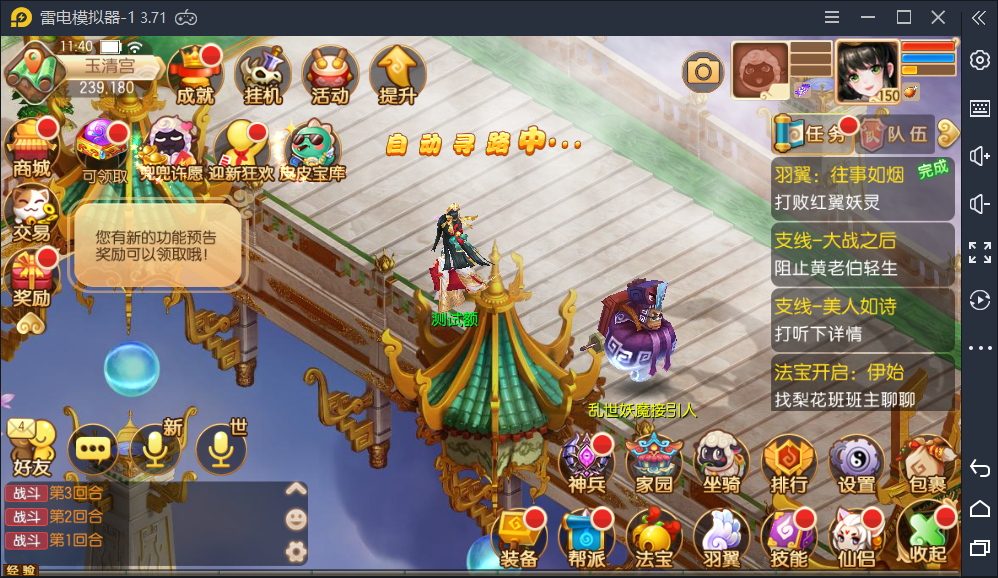
Task: Open the 成就 achievements icon
Action: [195, 75]
